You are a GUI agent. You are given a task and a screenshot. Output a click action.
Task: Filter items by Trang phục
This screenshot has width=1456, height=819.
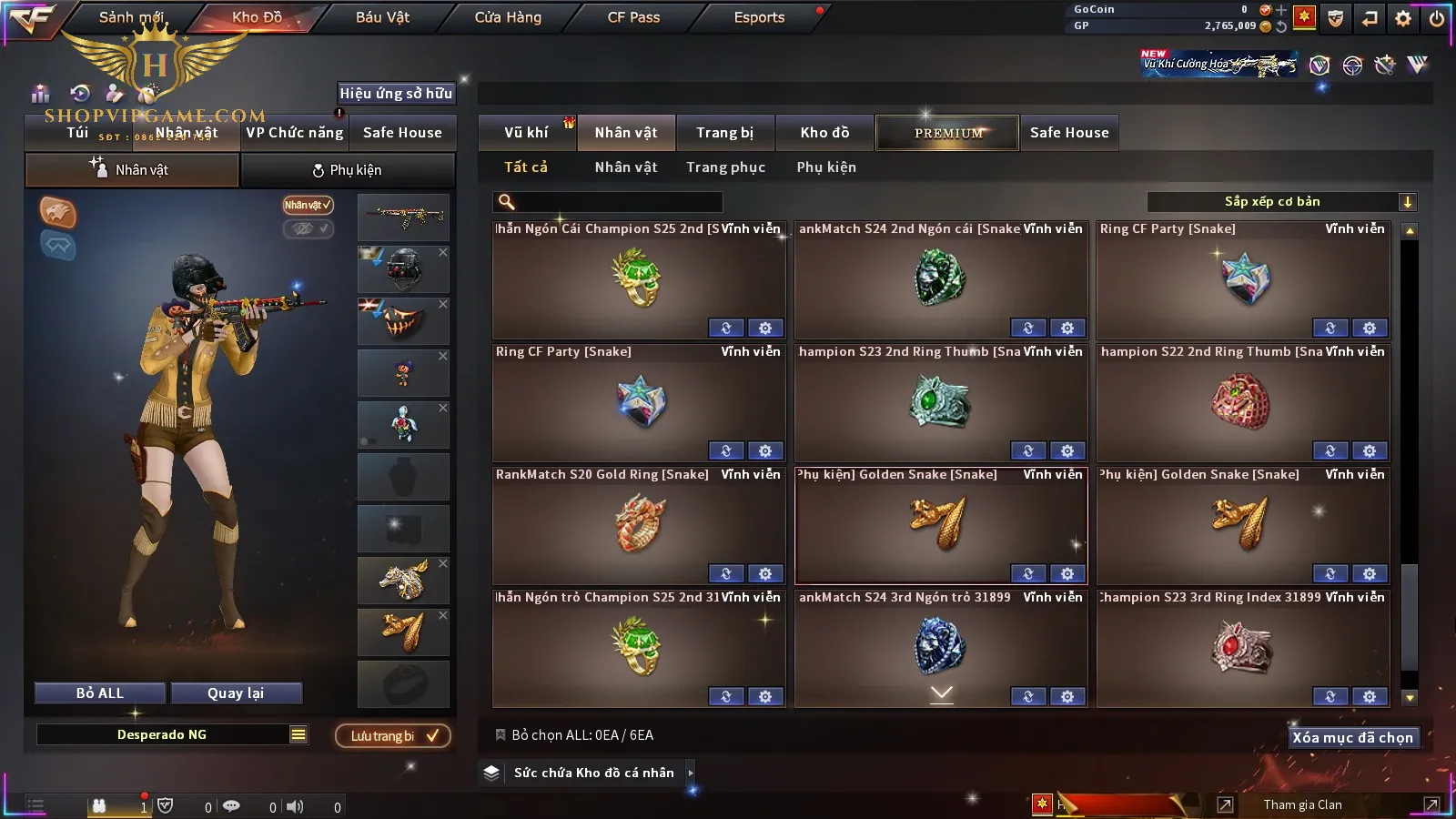pyautogui.click(x=725, y=167)
